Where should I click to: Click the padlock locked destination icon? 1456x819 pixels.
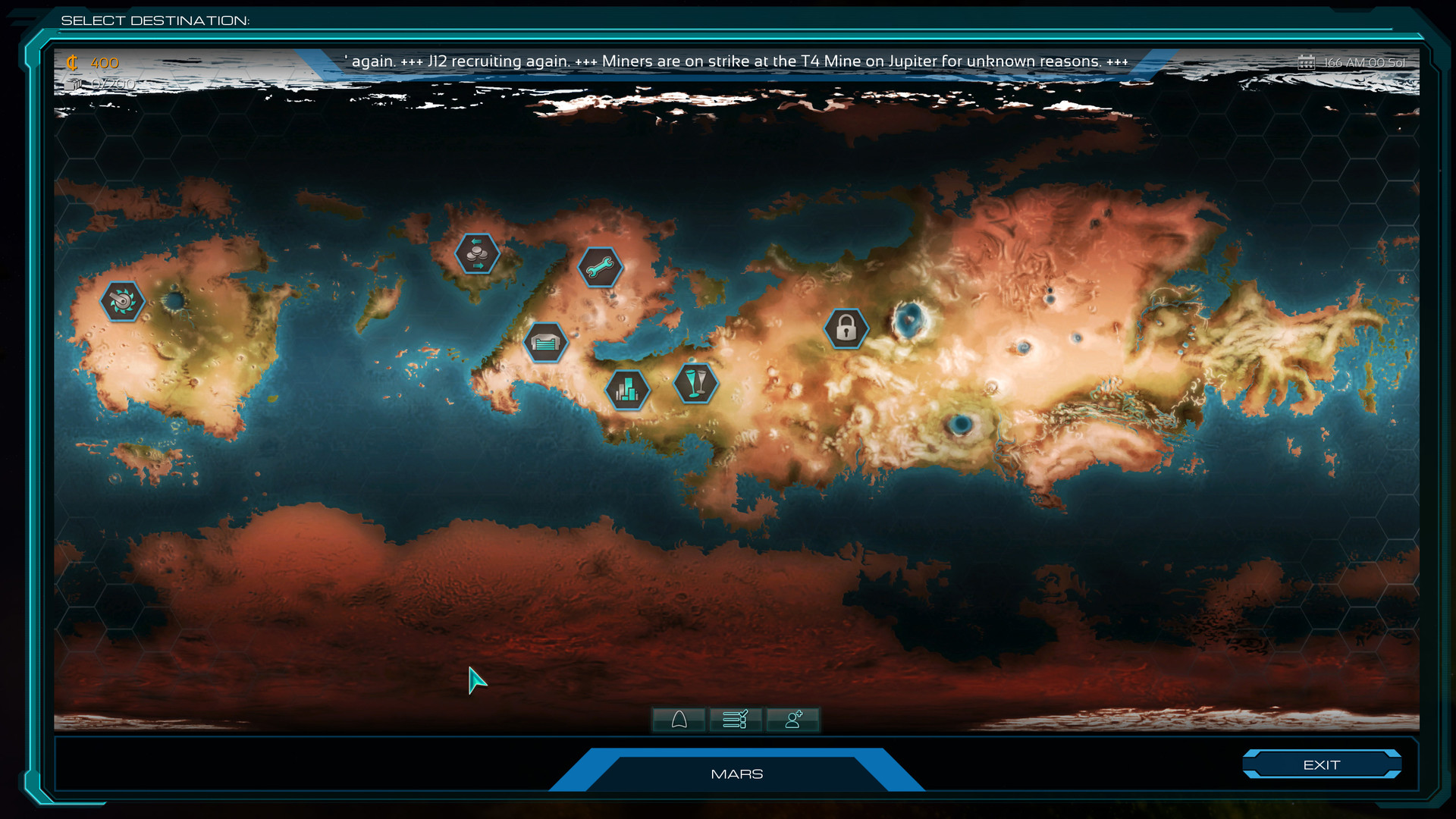(x=845, y=329)
